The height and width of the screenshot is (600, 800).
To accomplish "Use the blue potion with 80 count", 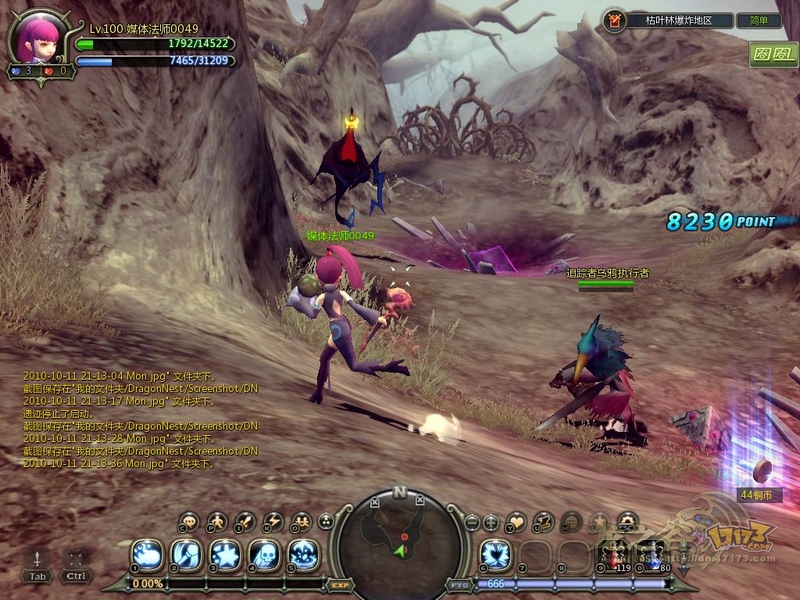I will (x=653, y=555).
